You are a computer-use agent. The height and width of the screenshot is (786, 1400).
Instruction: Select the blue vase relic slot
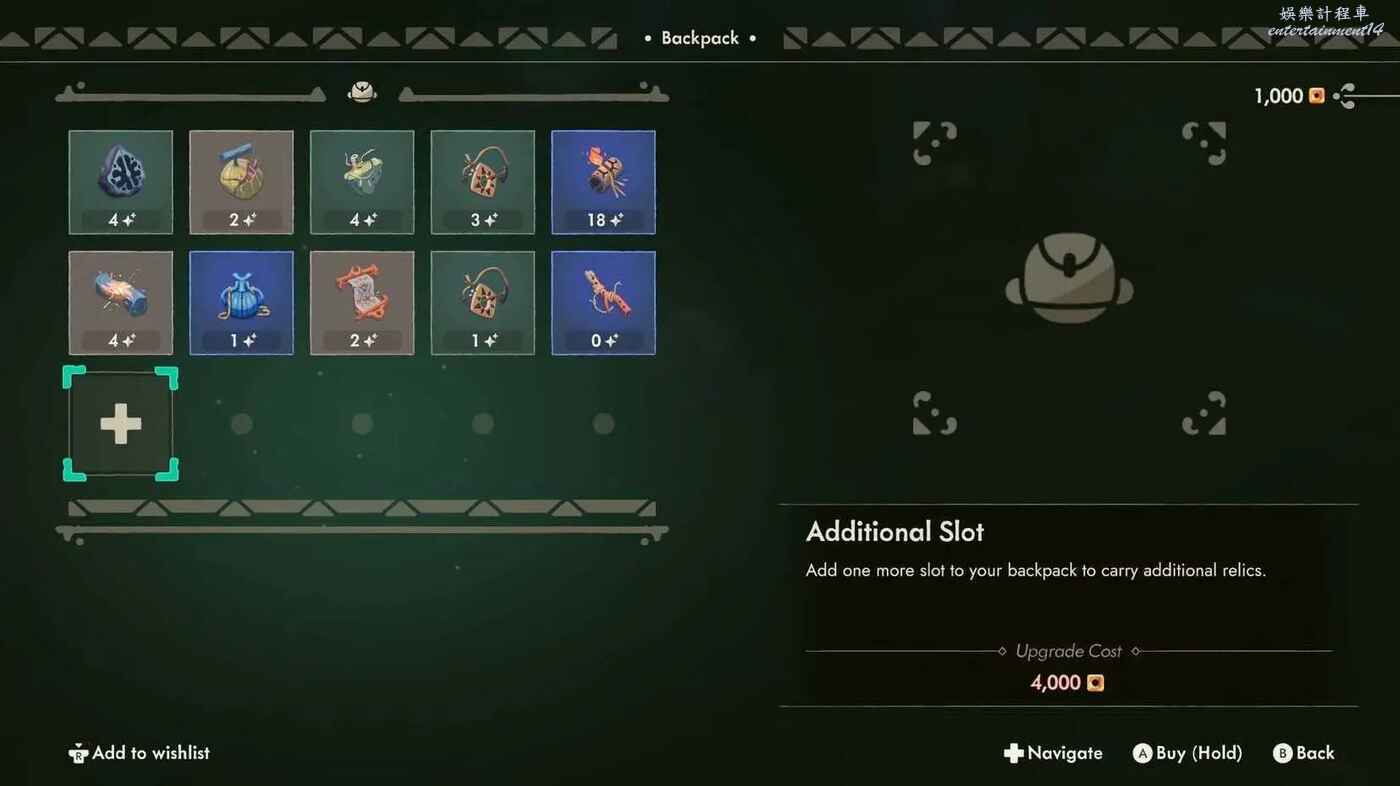[x=241, y=303]
